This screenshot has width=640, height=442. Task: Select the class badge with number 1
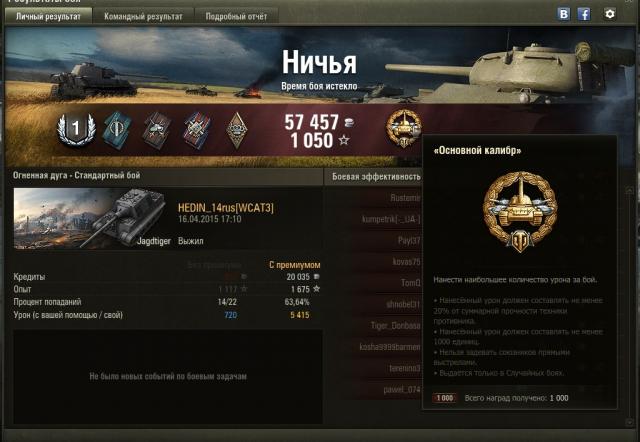click(x=72, y=128)
